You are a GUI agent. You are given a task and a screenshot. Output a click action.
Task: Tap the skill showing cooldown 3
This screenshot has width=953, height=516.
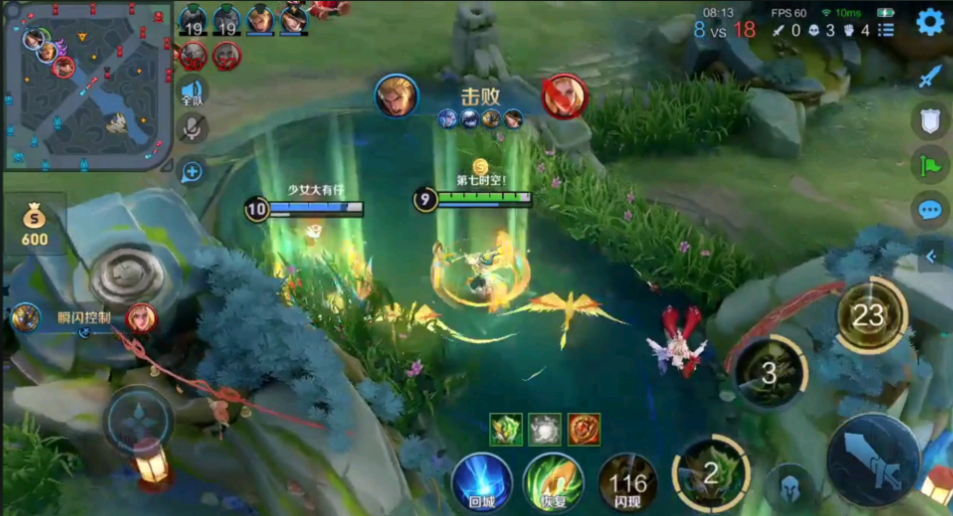[x=768, y=372]
